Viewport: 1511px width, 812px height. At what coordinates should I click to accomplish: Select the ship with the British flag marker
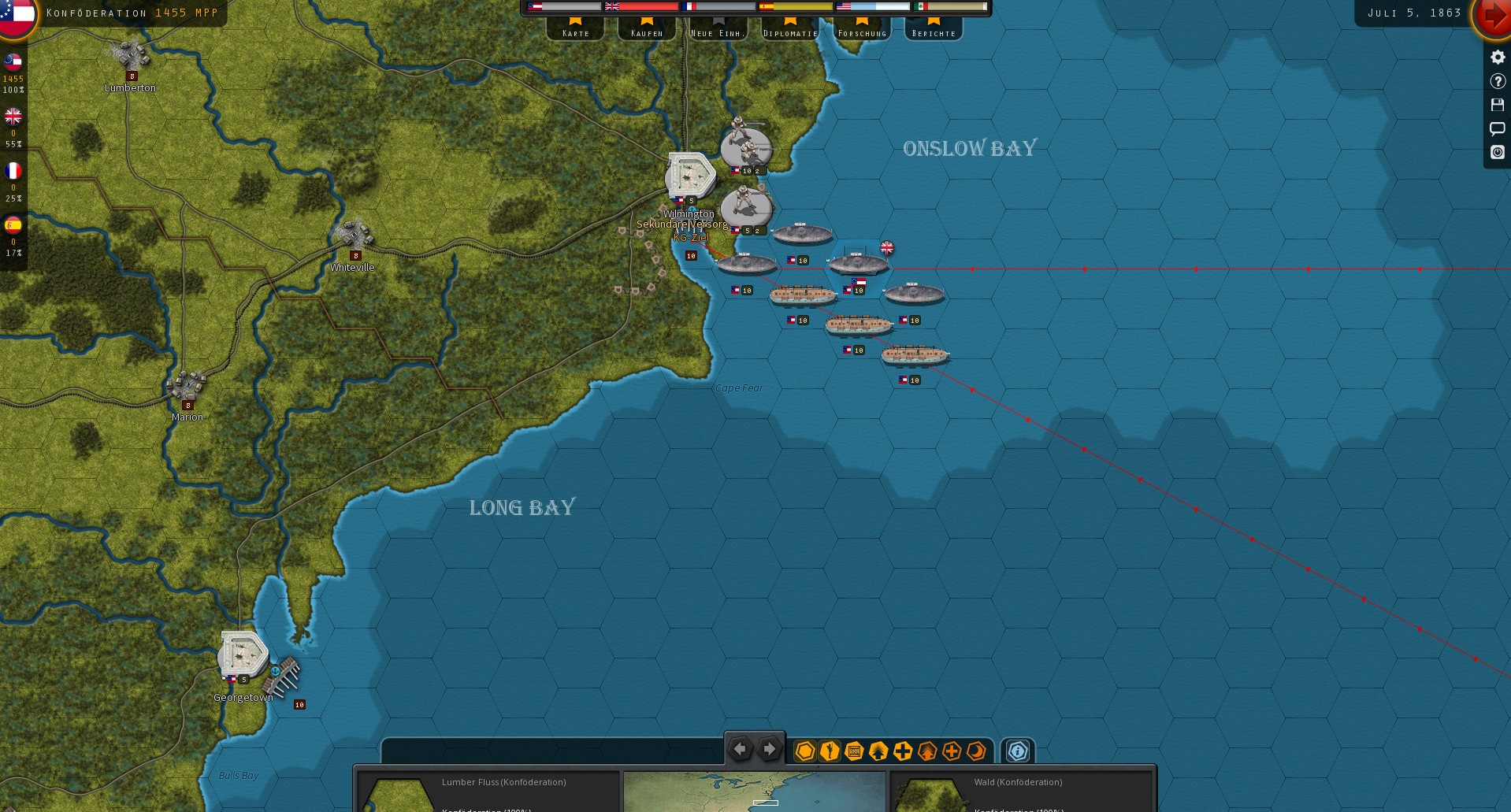(x=858, y=264)
